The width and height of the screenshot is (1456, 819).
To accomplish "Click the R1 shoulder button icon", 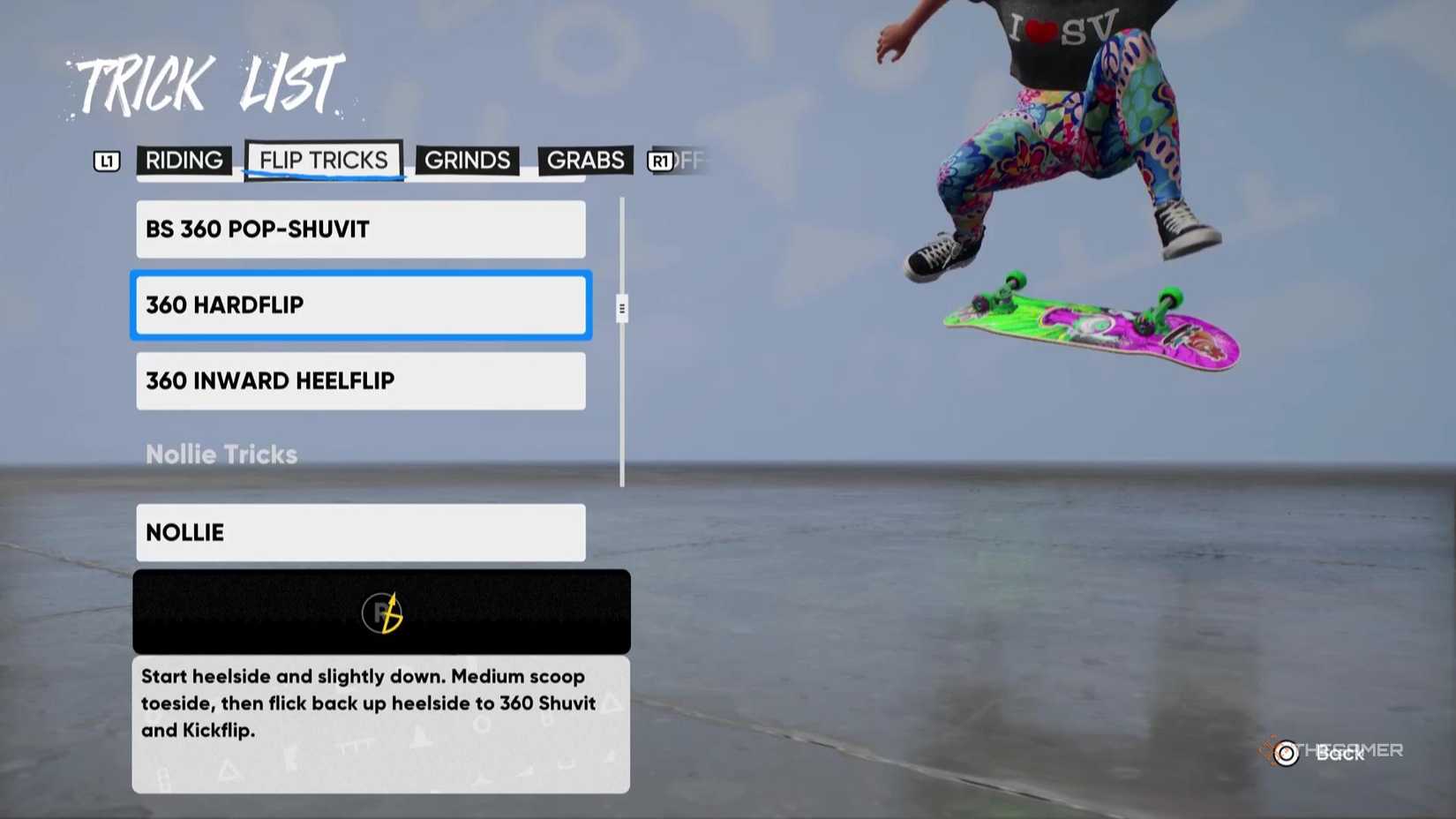I will 659,161.
